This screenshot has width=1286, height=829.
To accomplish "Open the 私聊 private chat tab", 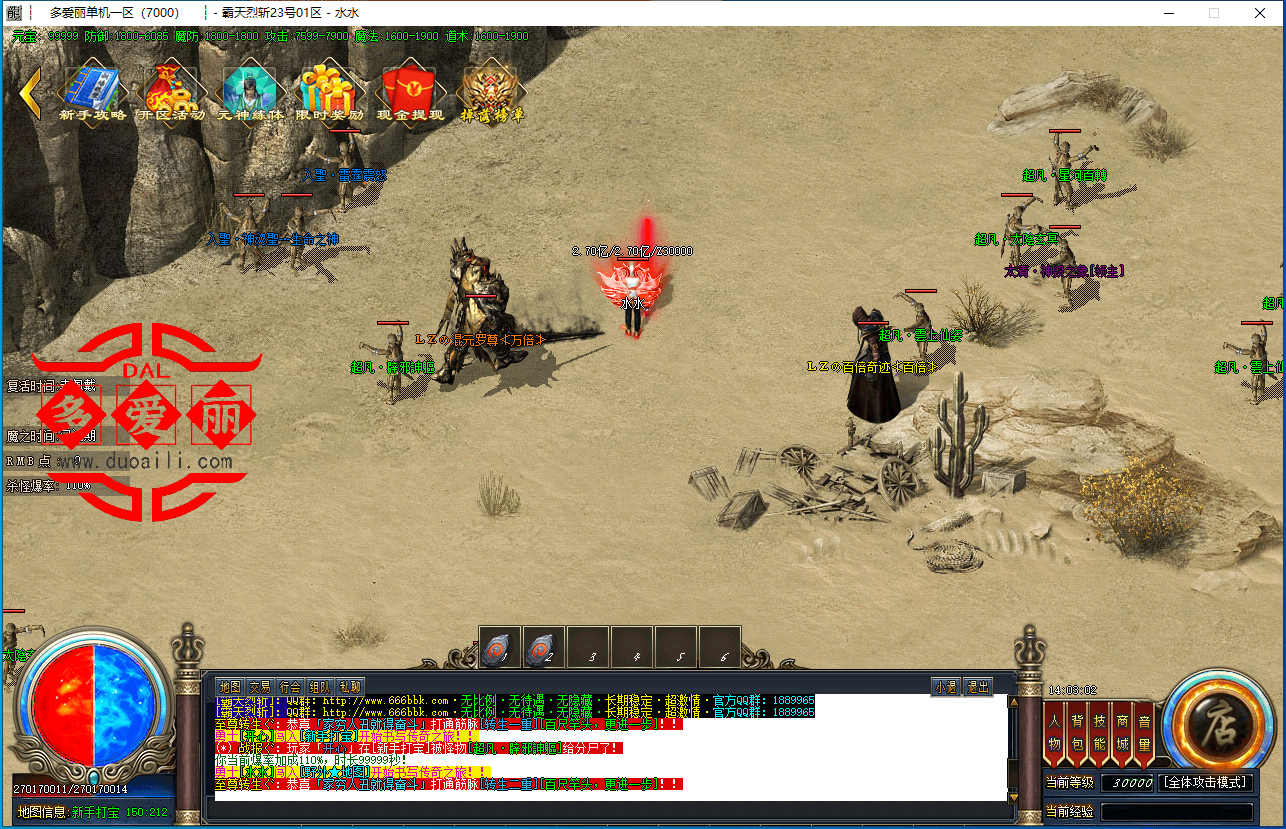I will click(350, 687).
